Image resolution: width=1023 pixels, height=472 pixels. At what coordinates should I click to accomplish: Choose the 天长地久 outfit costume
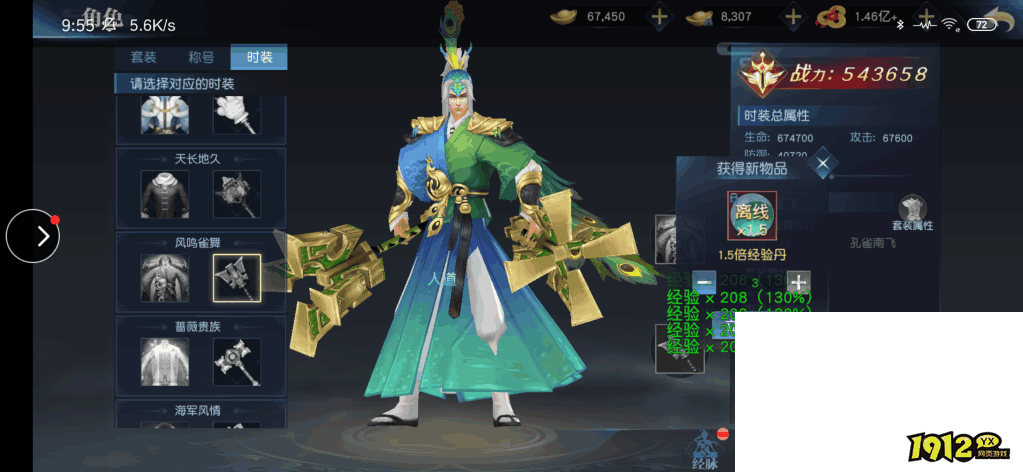coord(165,193)
